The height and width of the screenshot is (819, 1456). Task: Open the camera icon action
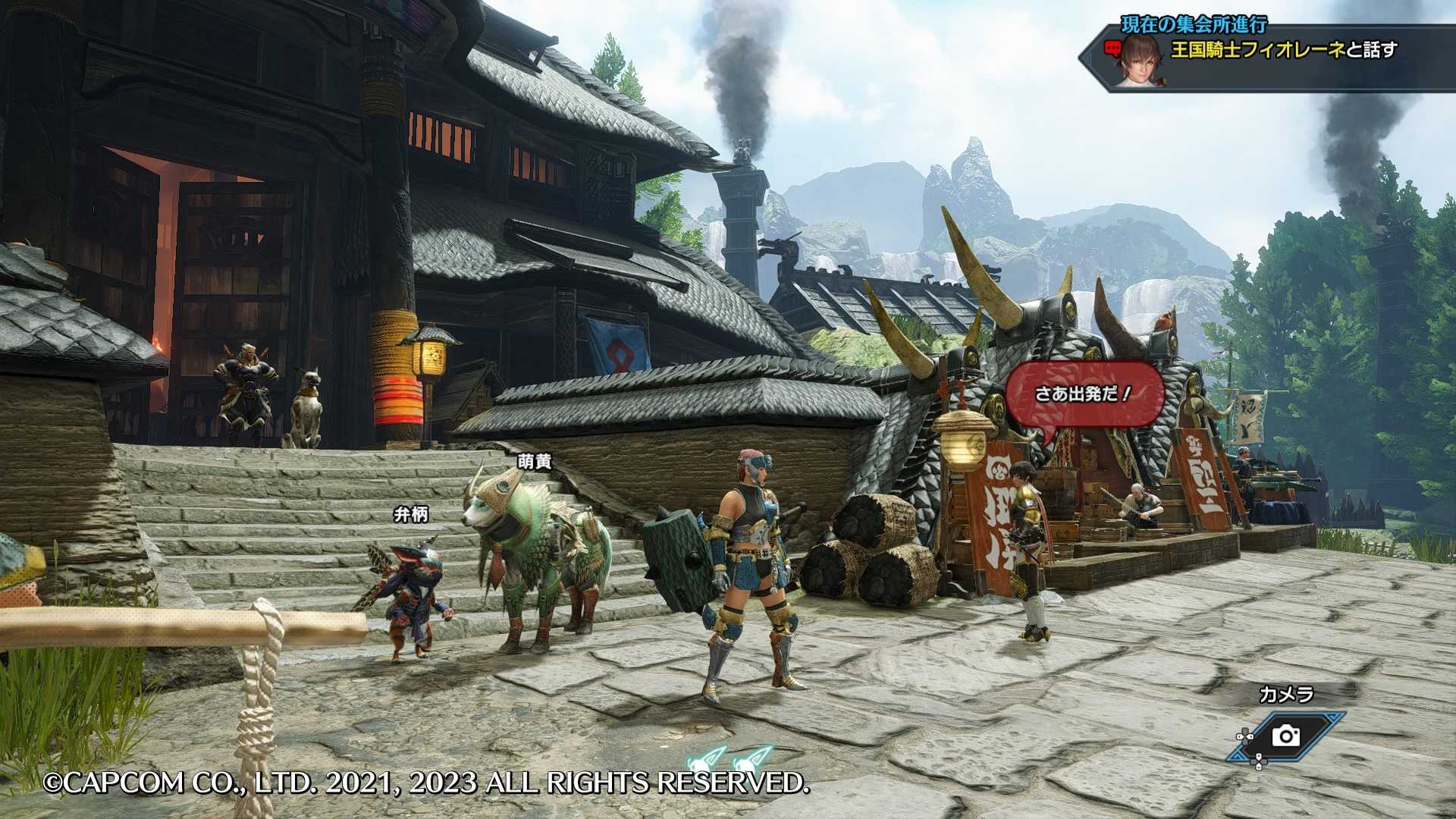1285,736
